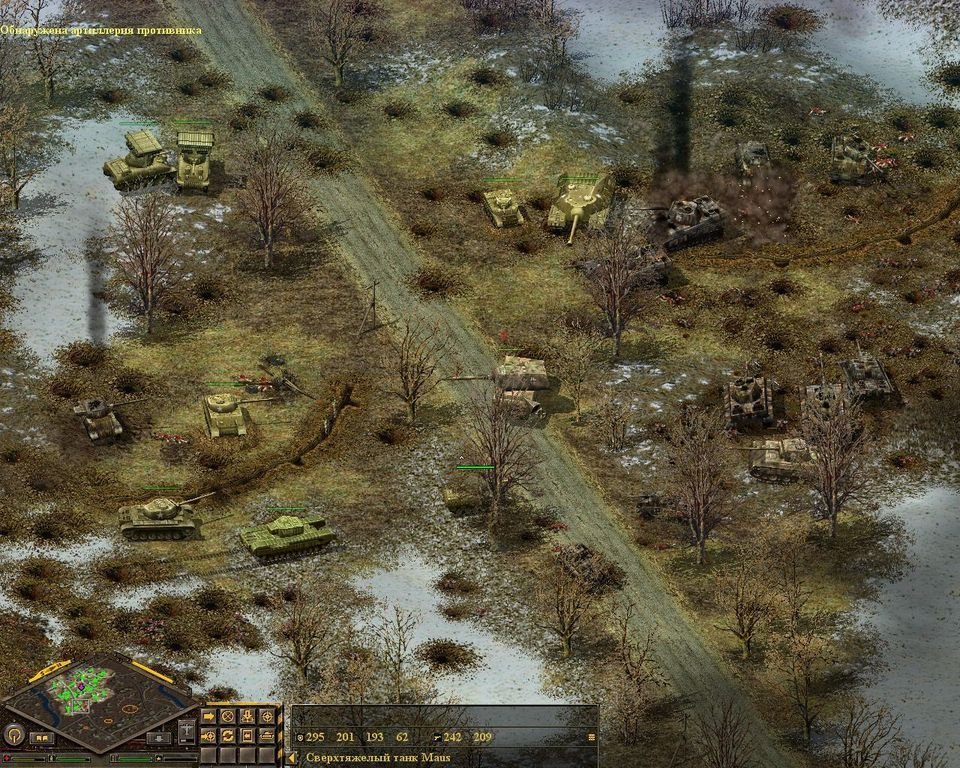Open the list icon on the unit stats bar
Image resolution: width=960 pixels, height=768 pixels.
pyautogui.click(x=591, y=737)
